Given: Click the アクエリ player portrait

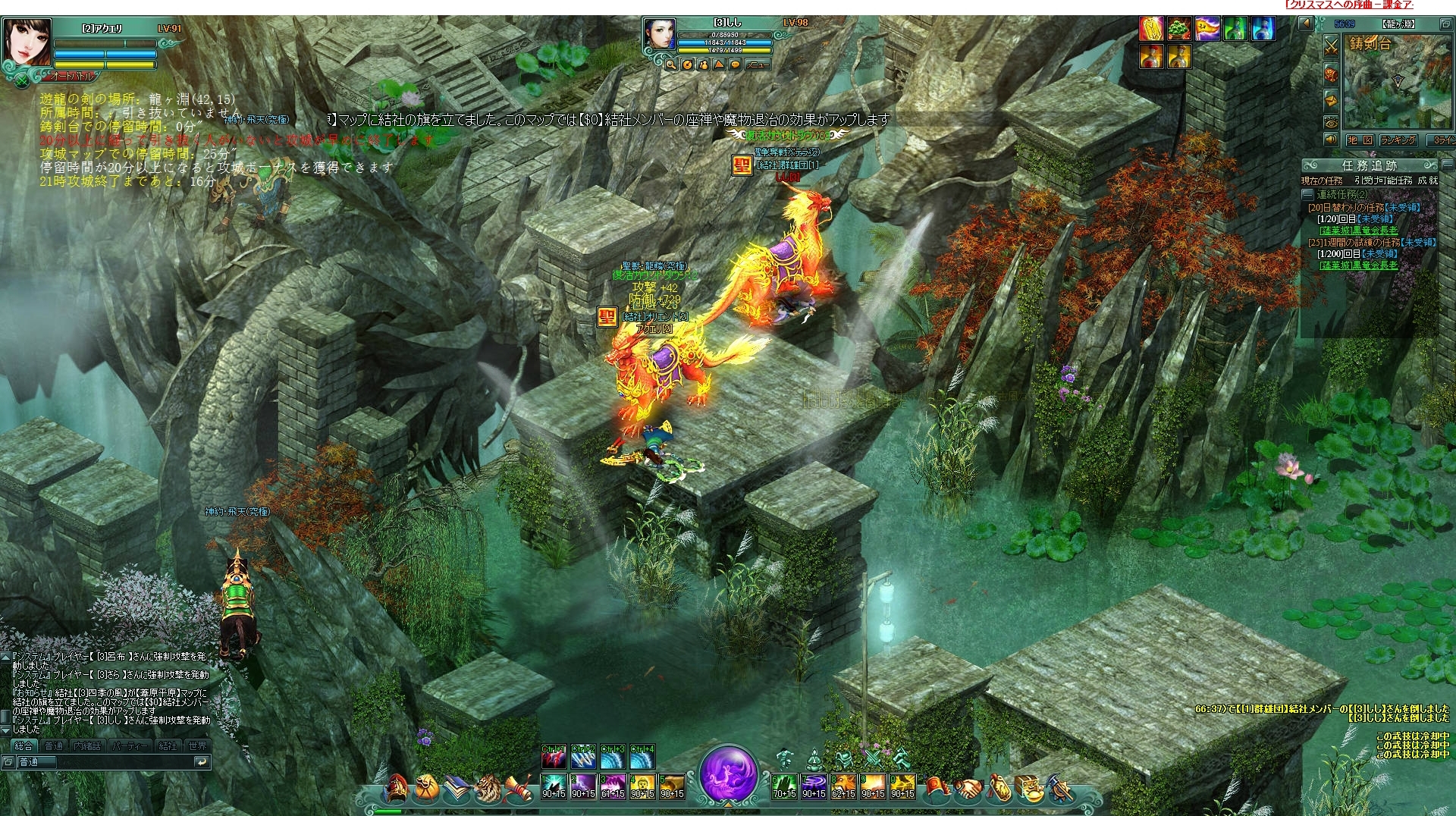Looking at the screenshot, I should click(x=28, y=43).
